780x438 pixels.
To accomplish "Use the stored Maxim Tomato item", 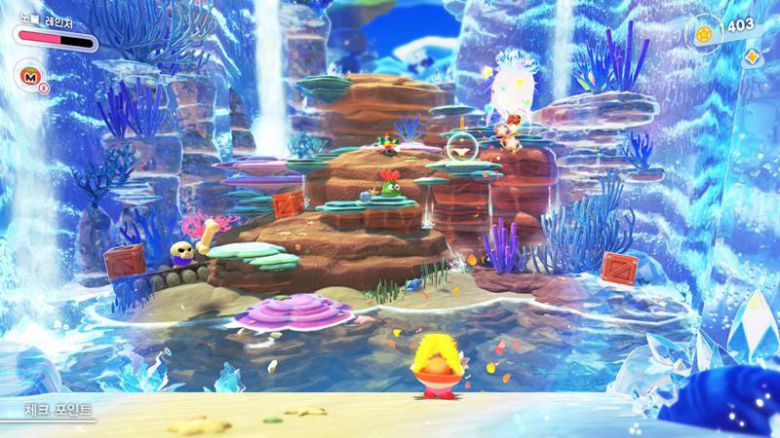I will point(28,75).
